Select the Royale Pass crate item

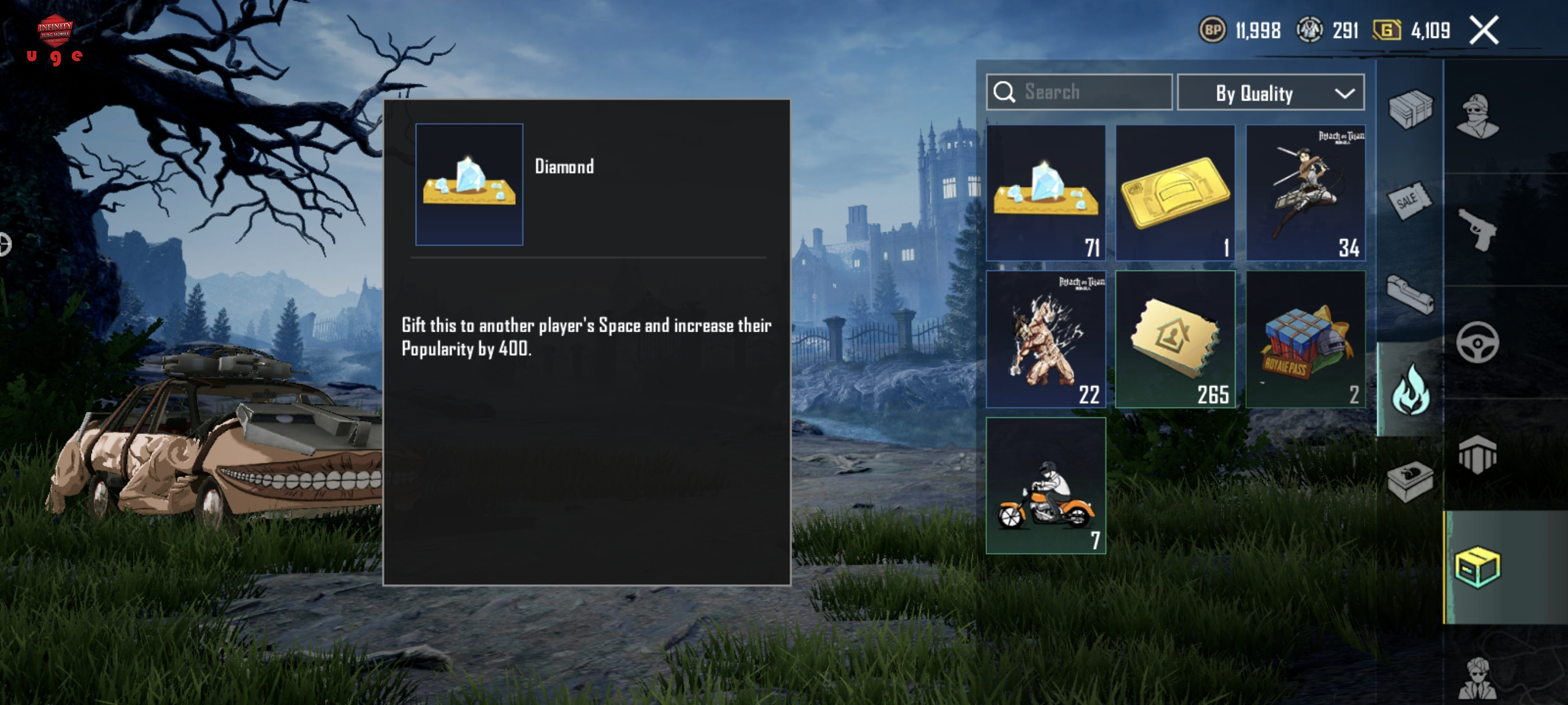(x=1304, y=339)
